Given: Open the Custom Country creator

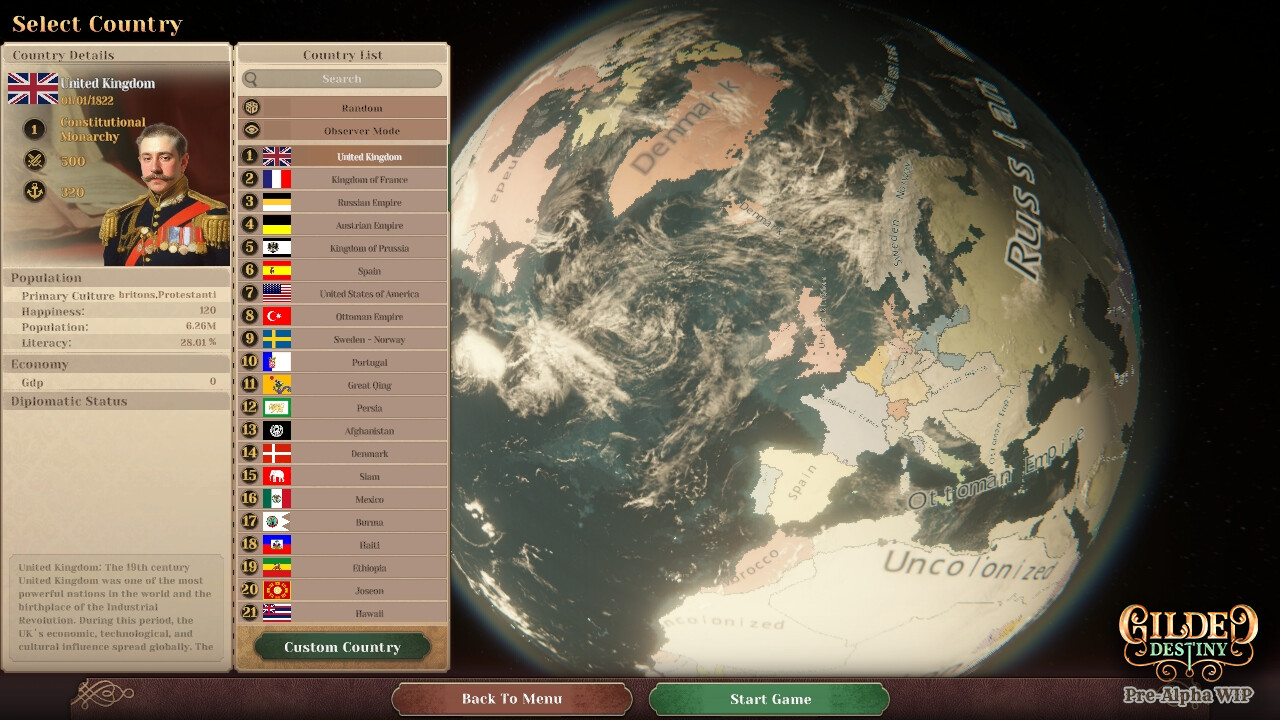Looking at the screenshot, I should 341,646.
